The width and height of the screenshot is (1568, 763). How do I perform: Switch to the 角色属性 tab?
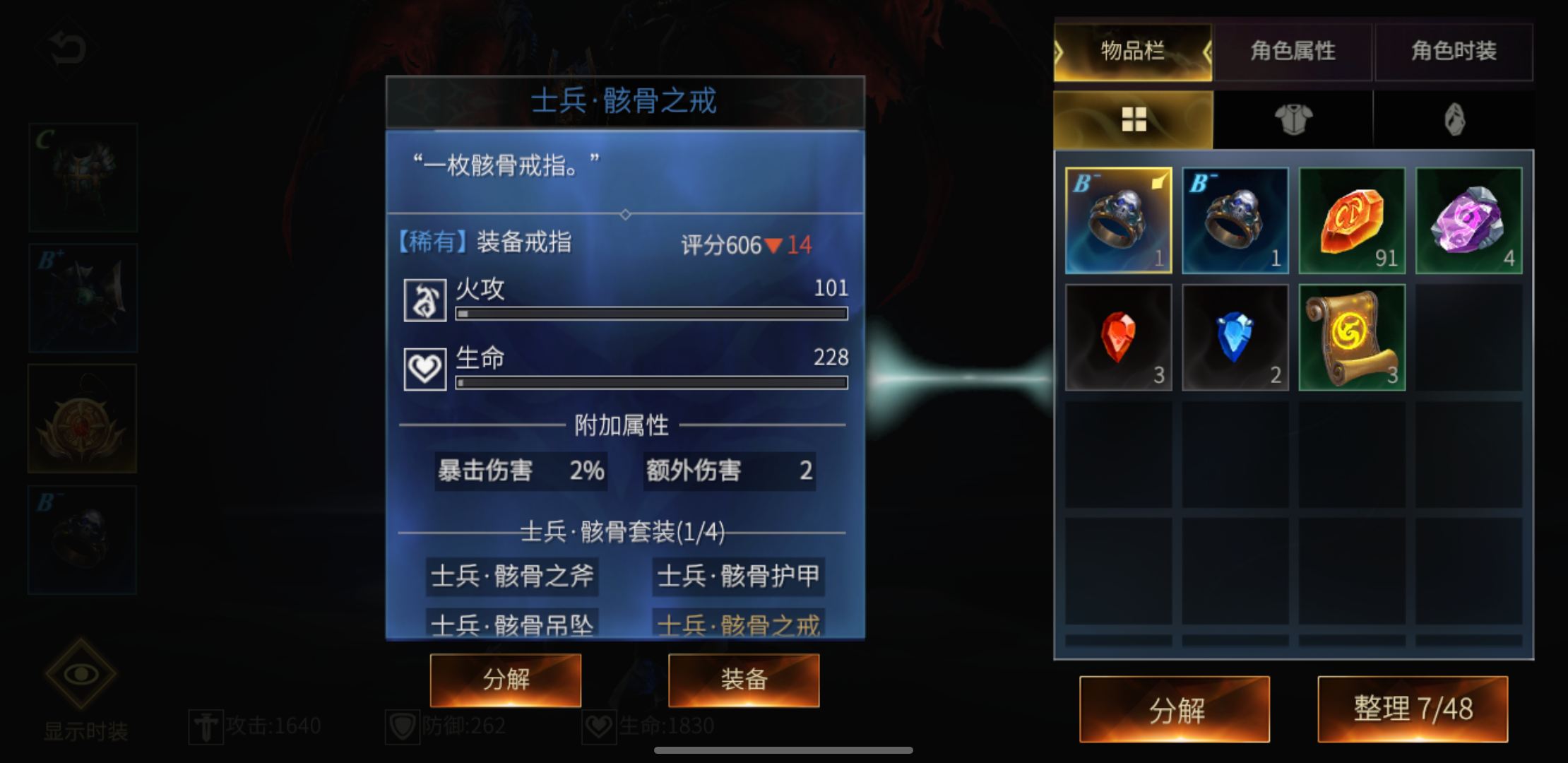[1293, 52]
